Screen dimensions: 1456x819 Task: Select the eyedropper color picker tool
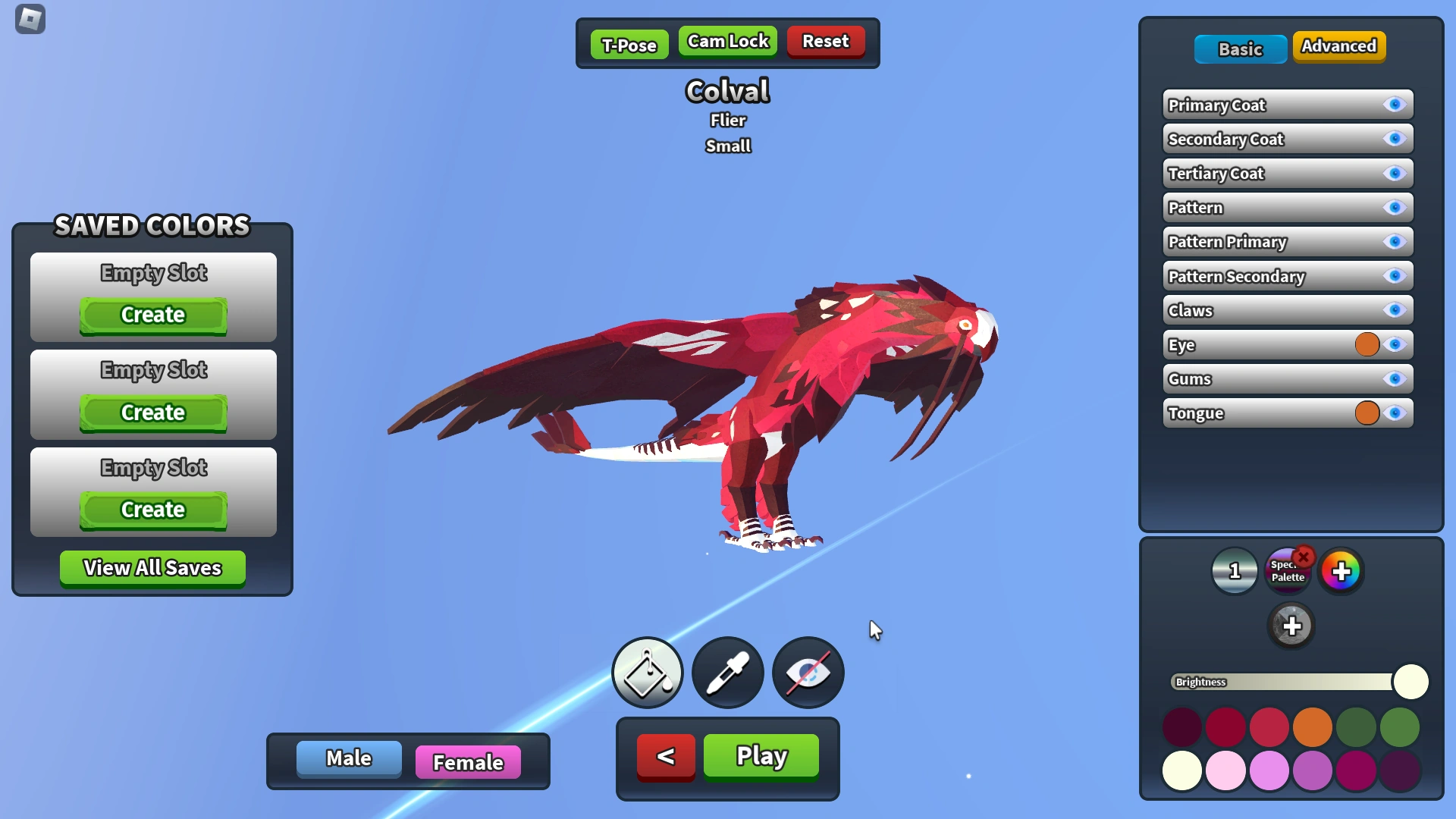727,673
